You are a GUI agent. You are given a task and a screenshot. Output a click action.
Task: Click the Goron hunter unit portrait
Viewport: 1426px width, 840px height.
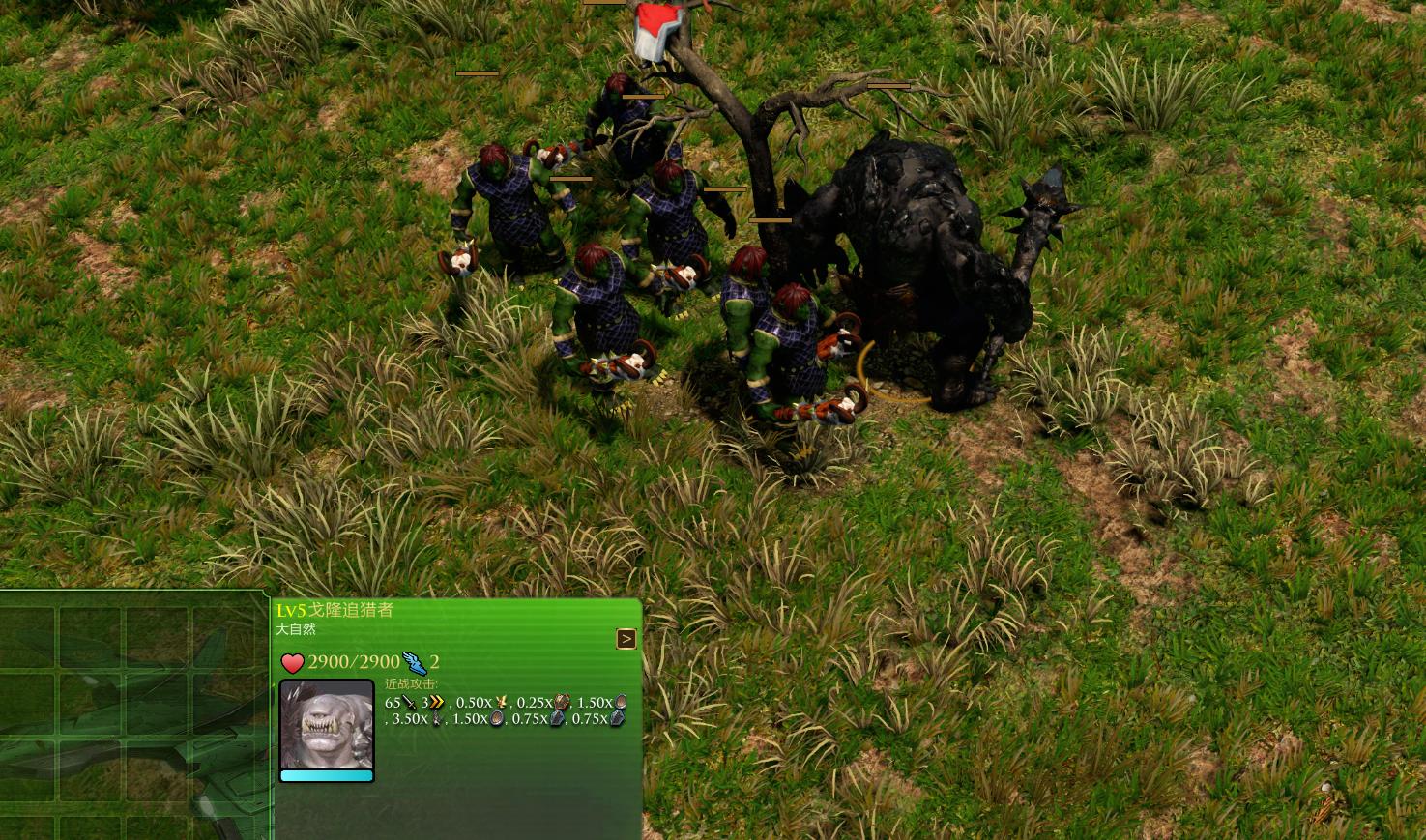tap(327, 726)
